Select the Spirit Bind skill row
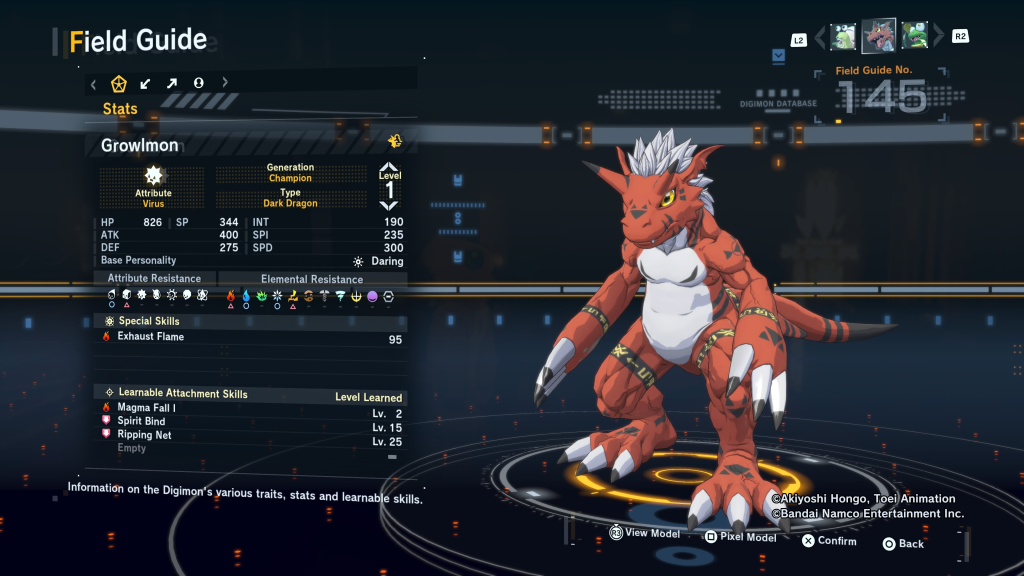The image size is (1024, 576). click(x=250, y=422)
